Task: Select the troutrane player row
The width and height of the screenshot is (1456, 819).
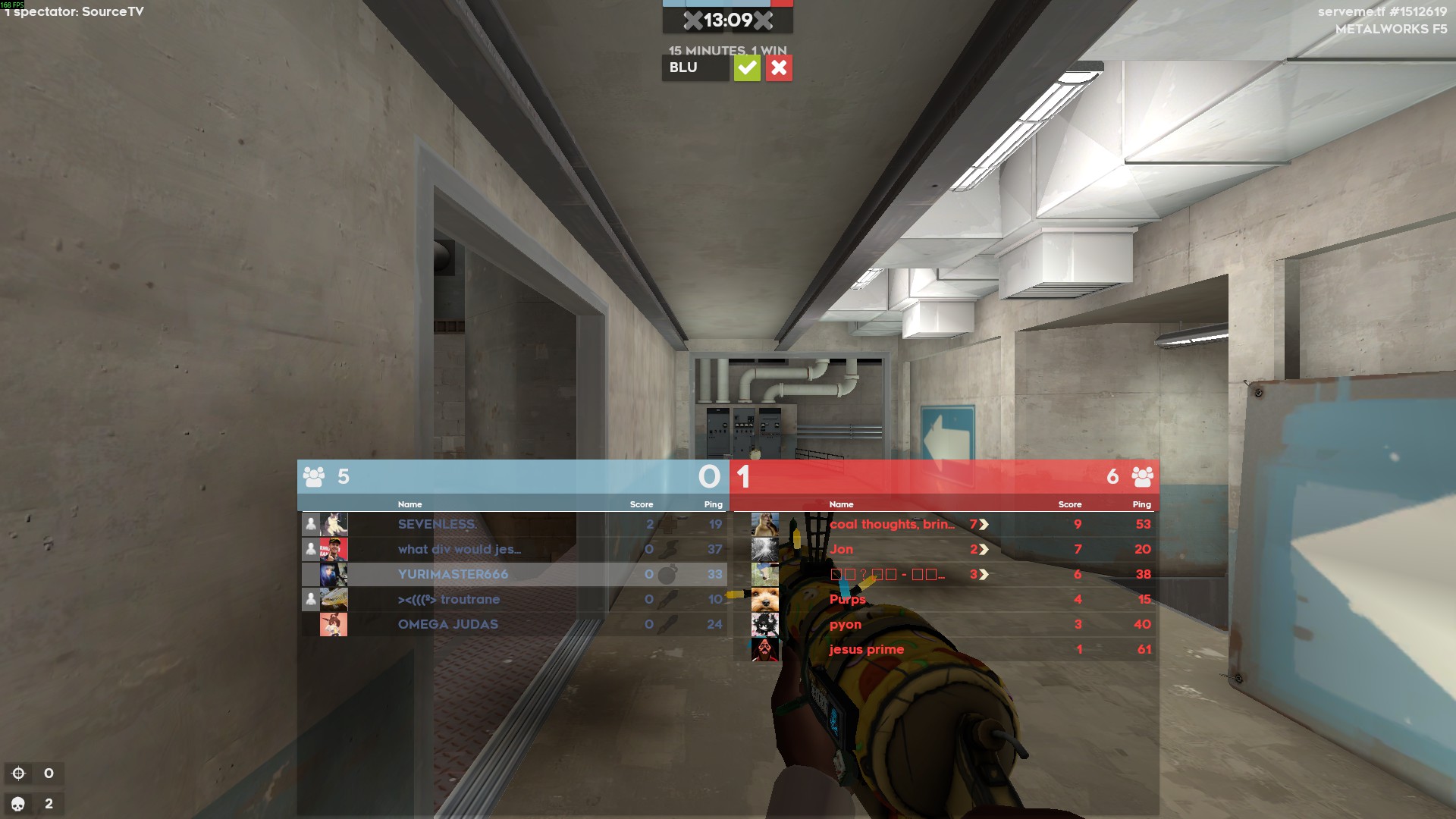Action: tap(448, 599)
